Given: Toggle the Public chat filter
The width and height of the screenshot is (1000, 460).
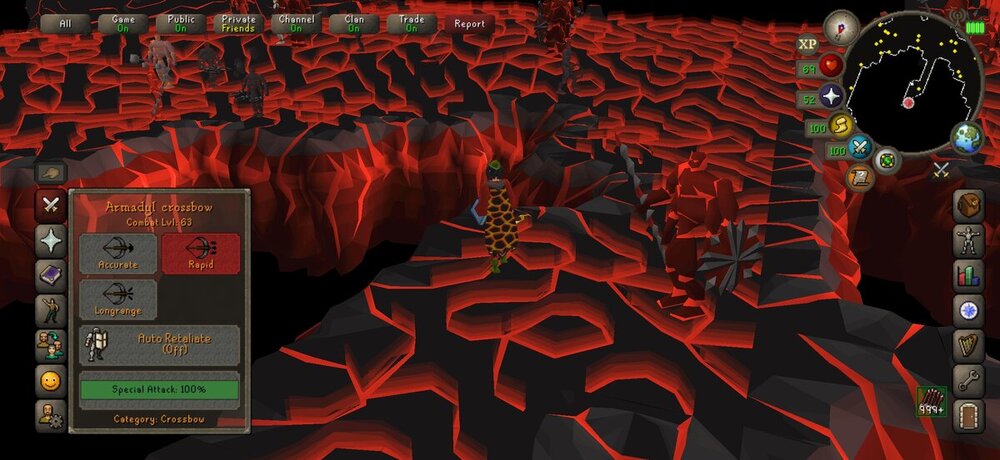Looking at the screenshot, I should tap(181, 24).
